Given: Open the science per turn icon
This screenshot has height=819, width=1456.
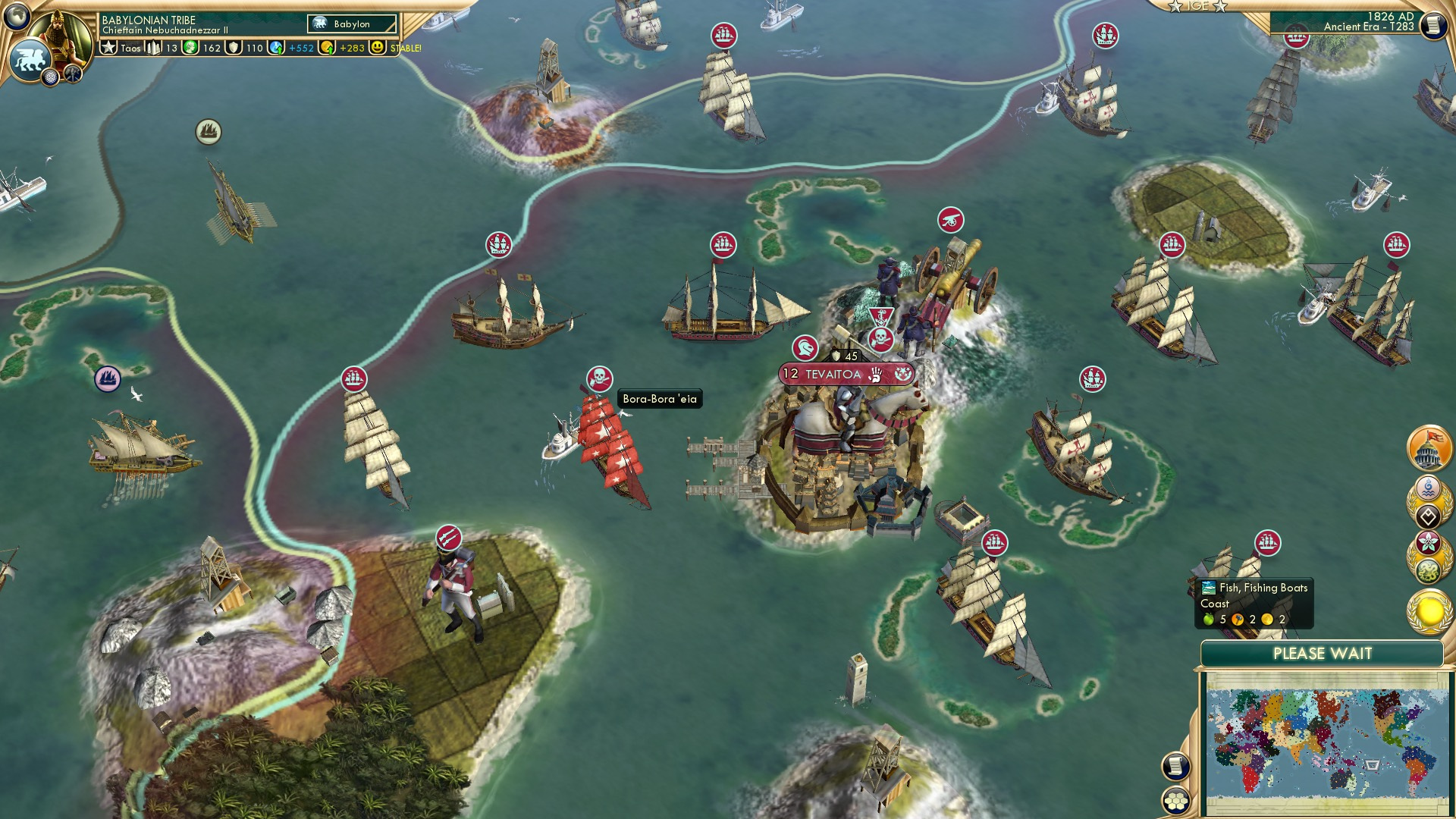Looking at the screenshot, I should pos(276,48).
